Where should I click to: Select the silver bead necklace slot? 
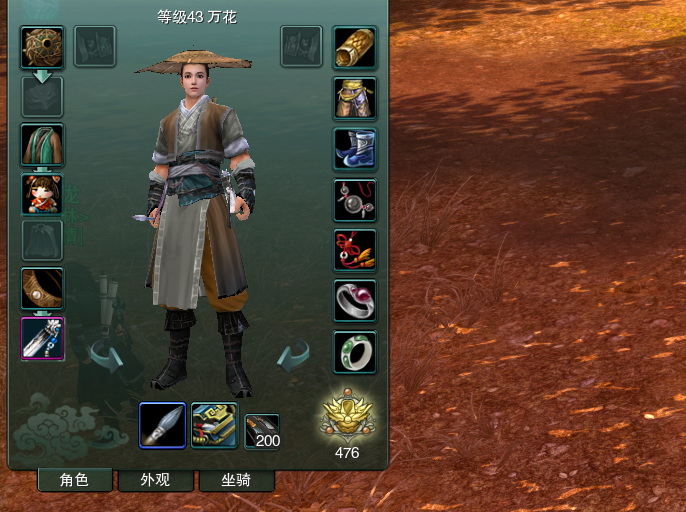click(x=354, y=200)
